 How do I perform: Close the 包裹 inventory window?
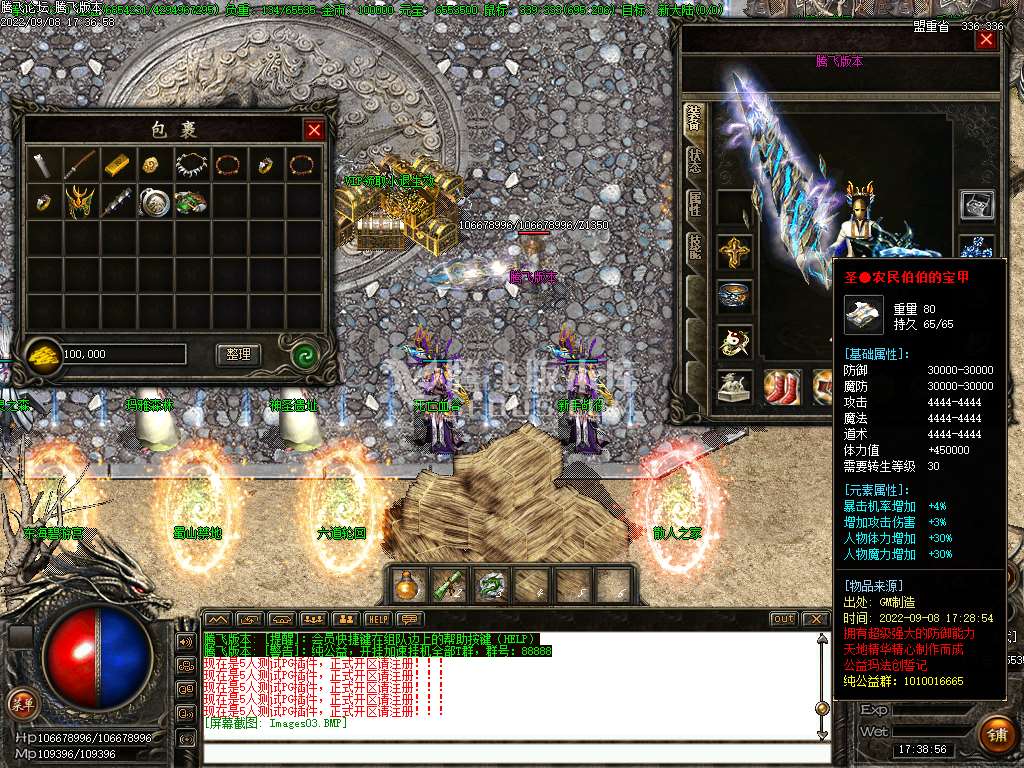[314, 130]
